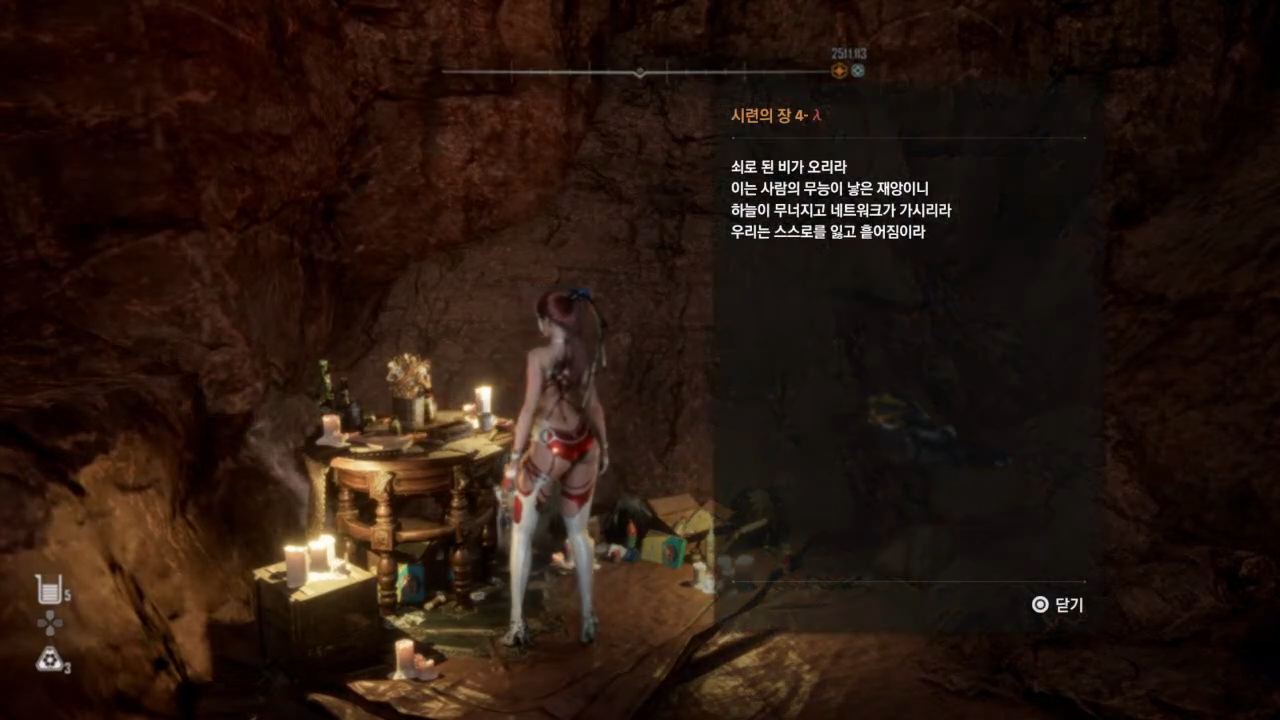Click the orange objective marker on the compass
Viewport: 1280px width, 720px height.
click(840, 70)
